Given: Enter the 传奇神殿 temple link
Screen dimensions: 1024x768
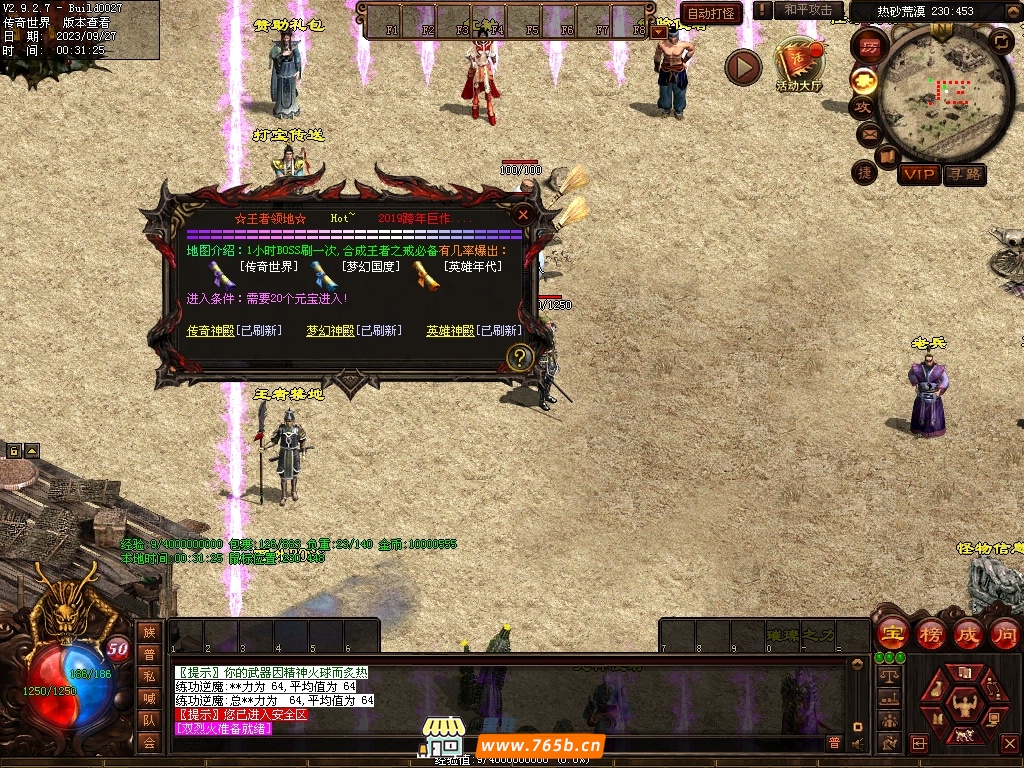Looking at the screenshot, I should point(213,331).
